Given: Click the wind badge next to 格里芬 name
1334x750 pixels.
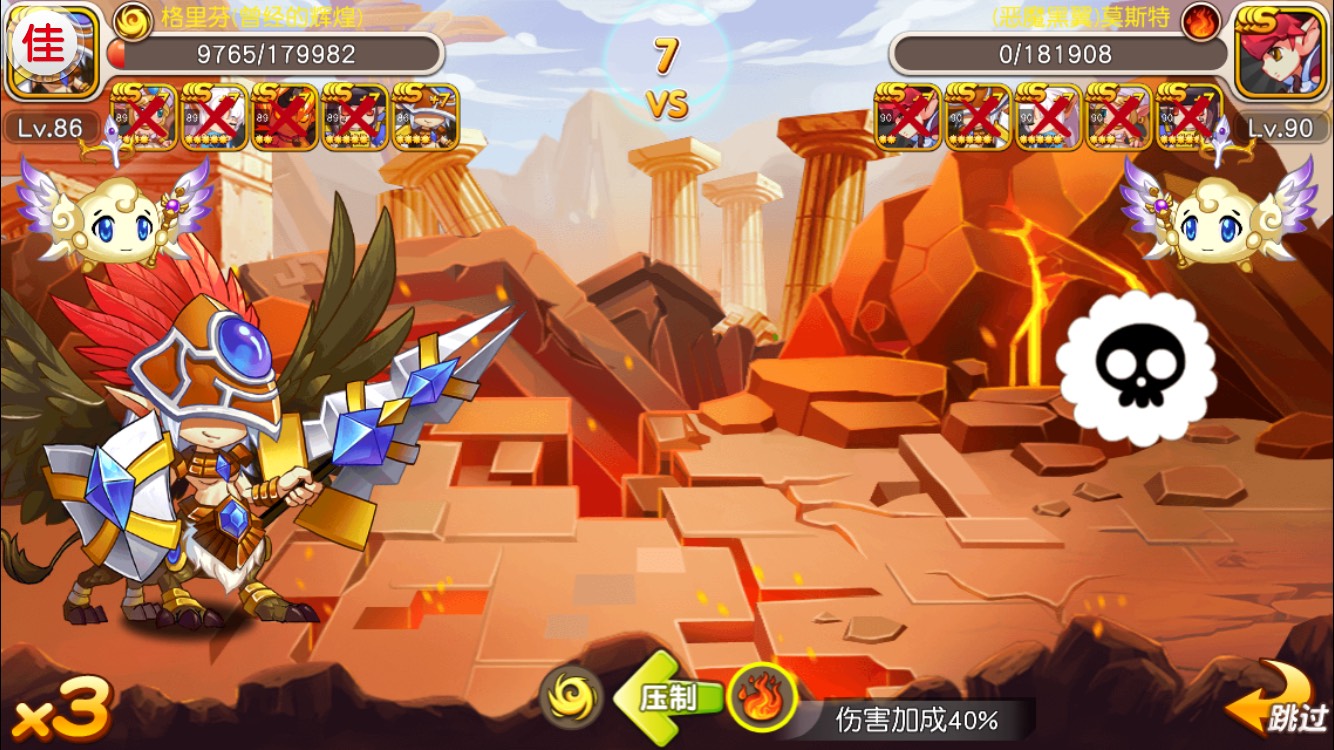Looking at the screenshot, I should (x=132, y=20).
